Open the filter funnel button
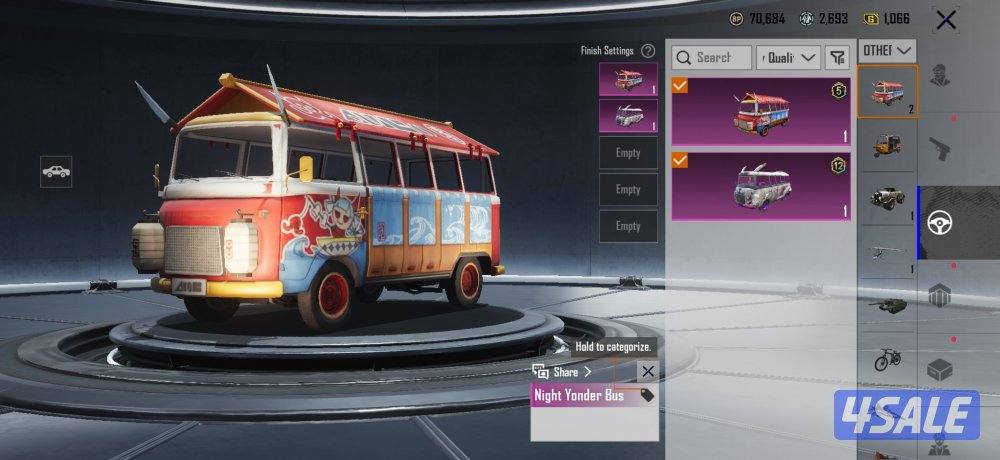1000x460 pixels. (x=837, y=58)
